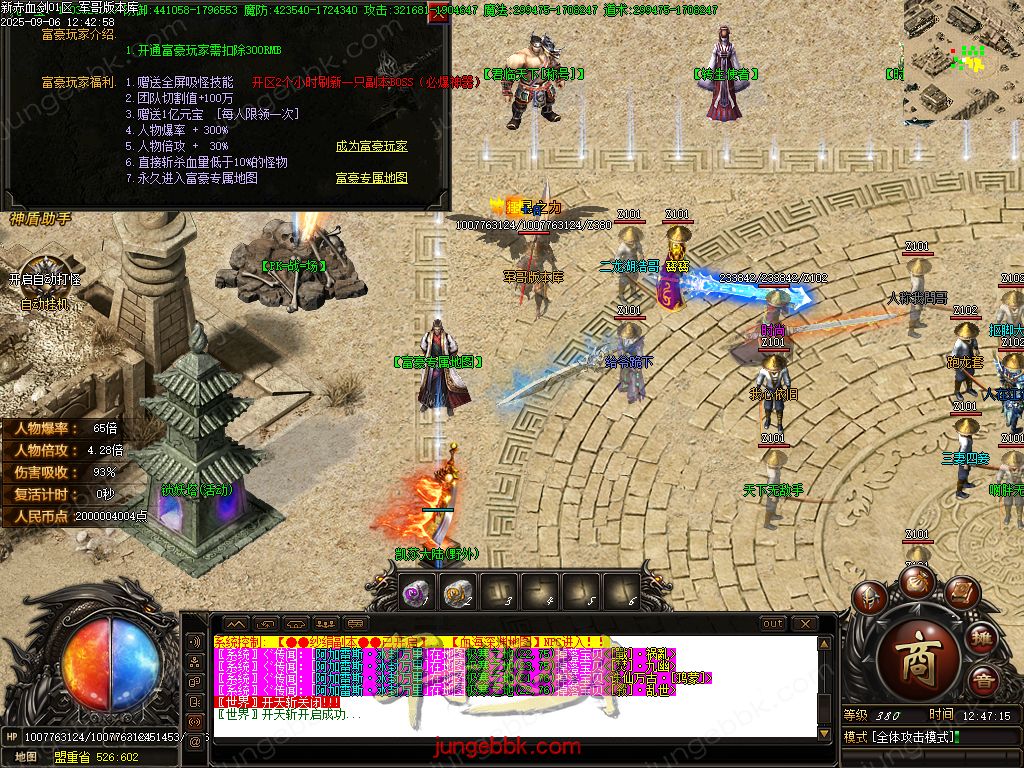This screenshot has height=768, width=1024.
Task: Open the helmet equipment round button
Action: coord(869,597)
